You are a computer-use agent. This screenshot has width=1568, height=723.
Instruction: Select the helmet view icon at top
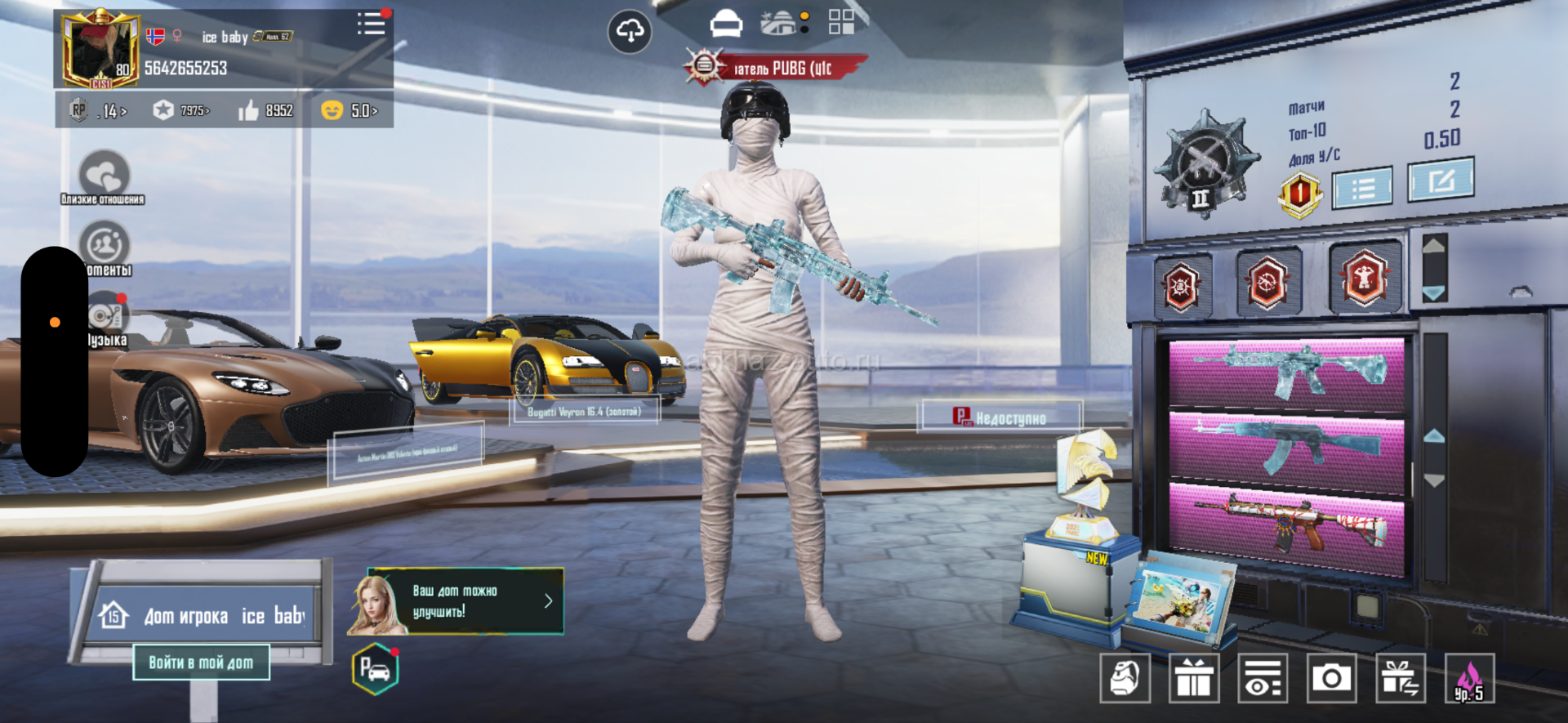726,25
